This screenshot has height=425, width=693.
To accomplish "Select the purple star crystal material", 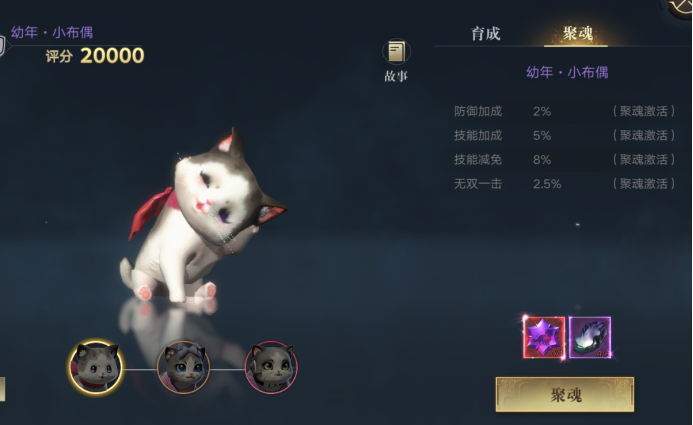I will 544,338.
